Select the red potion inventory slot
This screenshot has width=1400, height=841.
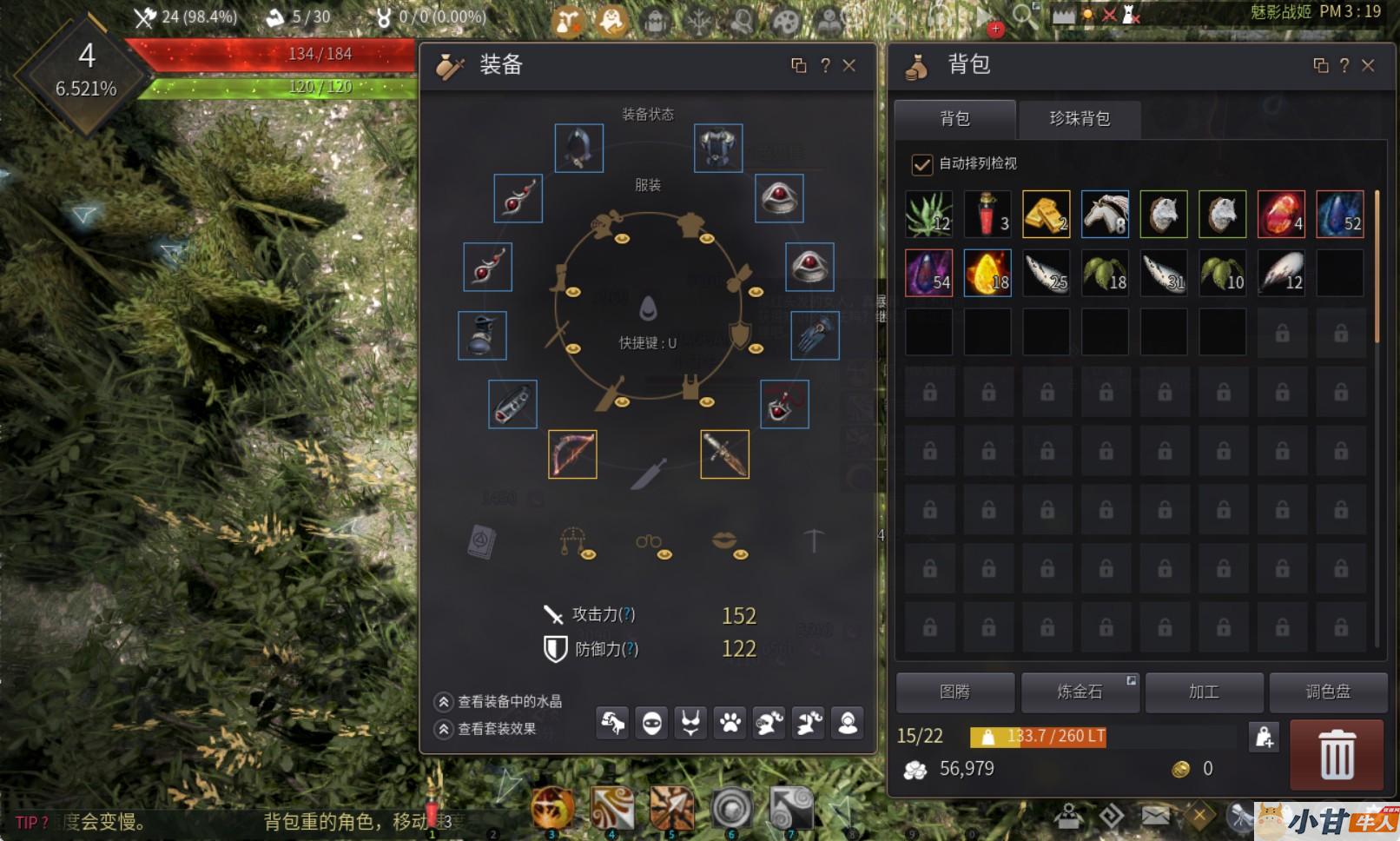987,214
